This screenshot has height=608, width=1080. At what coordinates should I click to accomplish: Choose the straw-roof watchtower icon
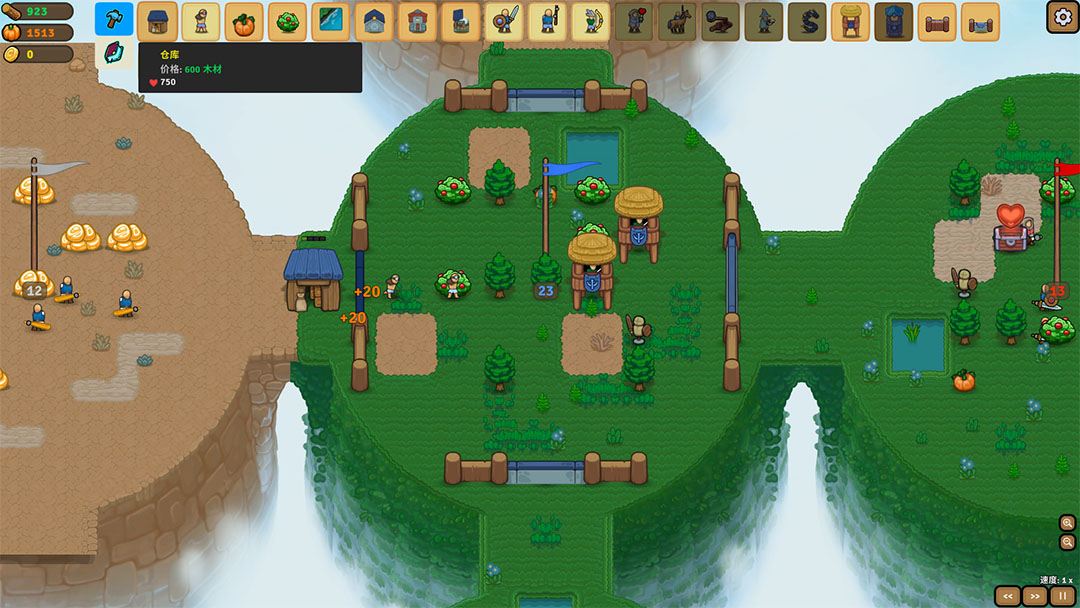pos(851,21)
